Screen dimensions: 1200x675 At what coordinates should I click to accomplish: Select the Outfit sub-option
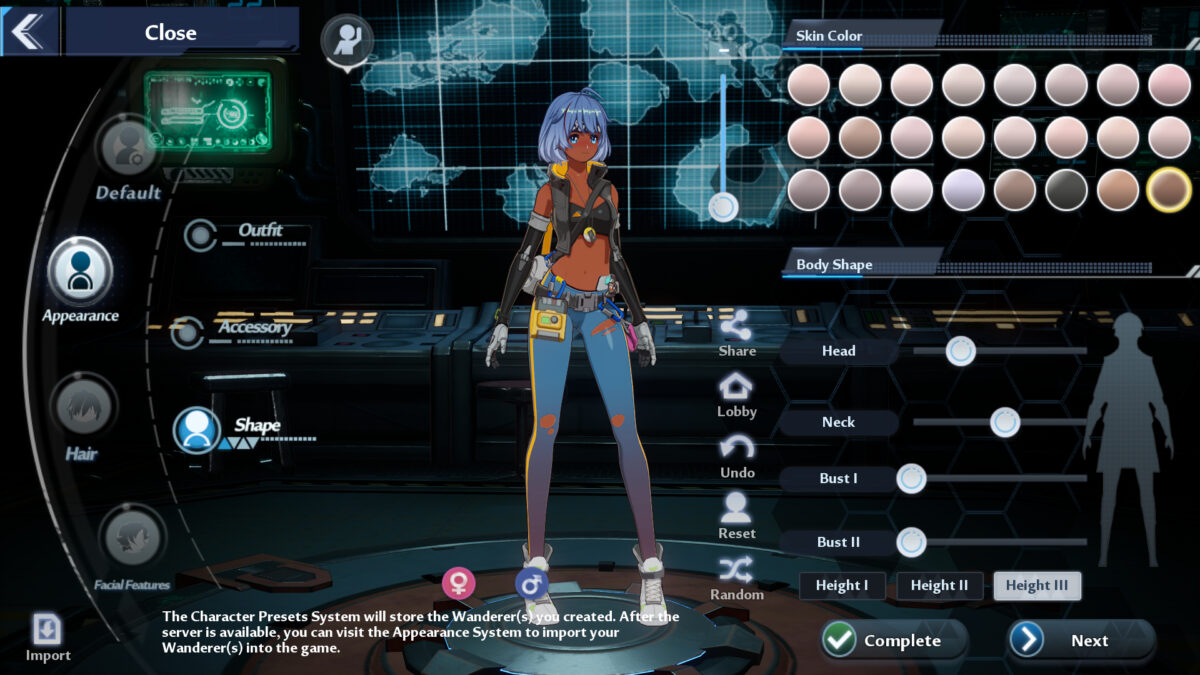201,236
